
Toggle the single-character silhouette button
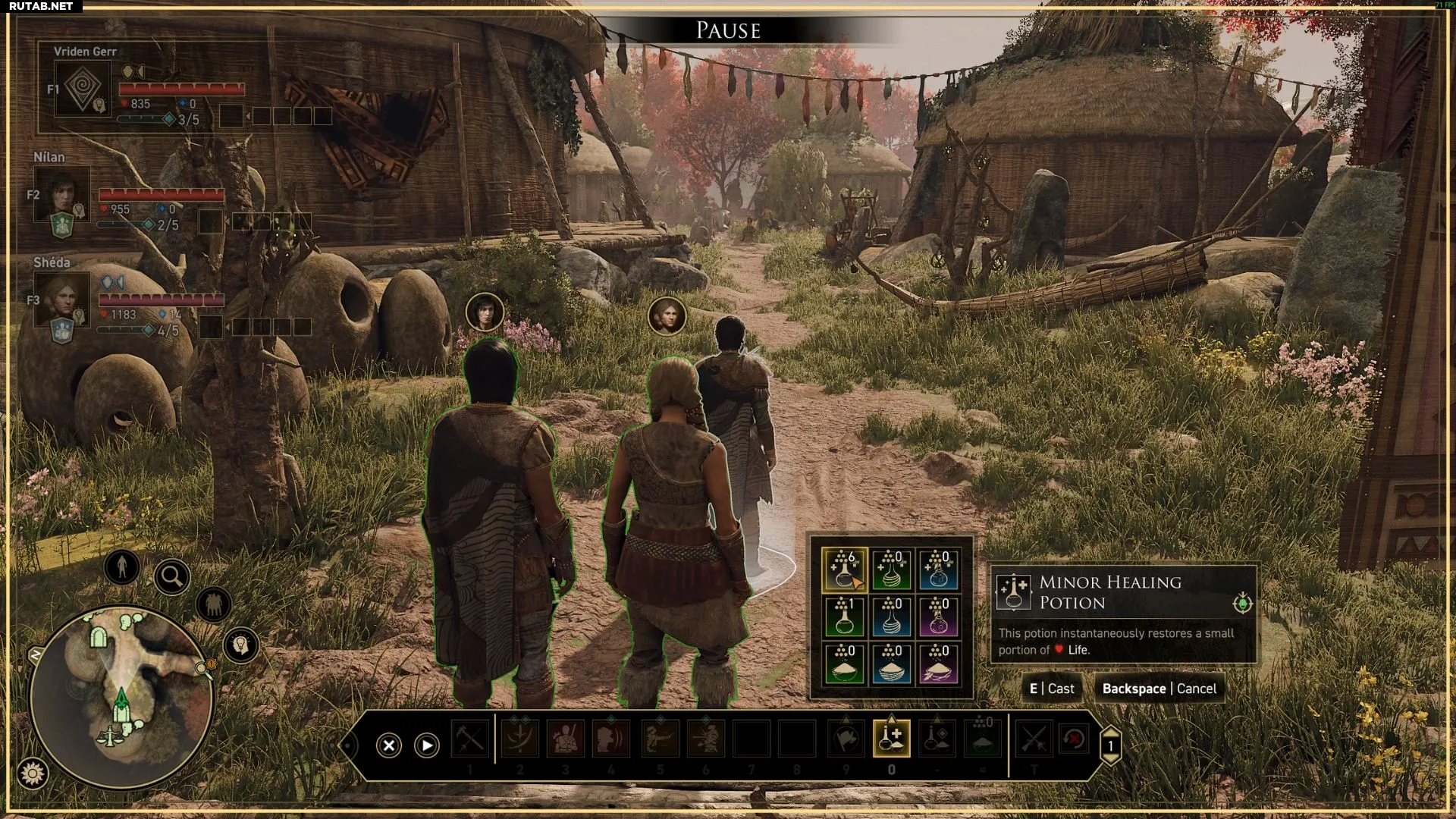click(x=122, y=566)
